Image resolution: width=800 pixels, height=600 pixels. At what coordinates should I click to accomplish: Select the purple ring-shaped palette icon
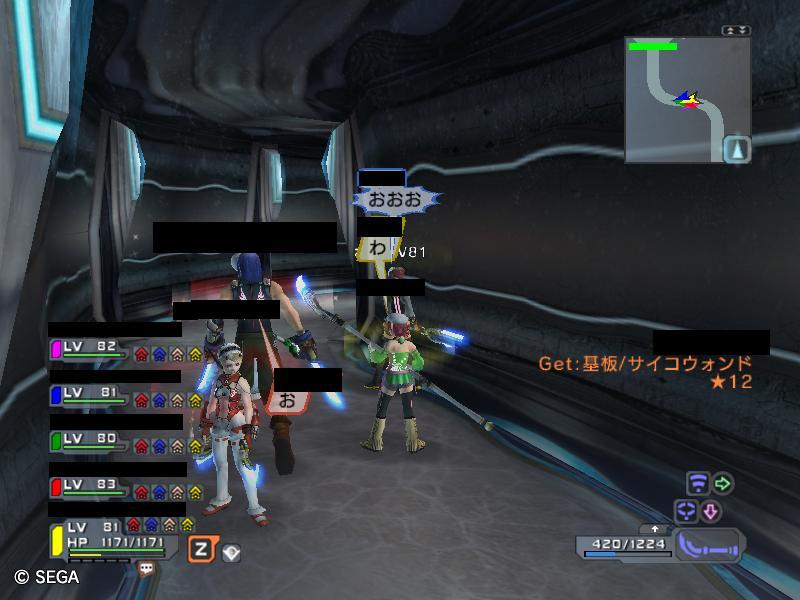[x=686, y=512]
